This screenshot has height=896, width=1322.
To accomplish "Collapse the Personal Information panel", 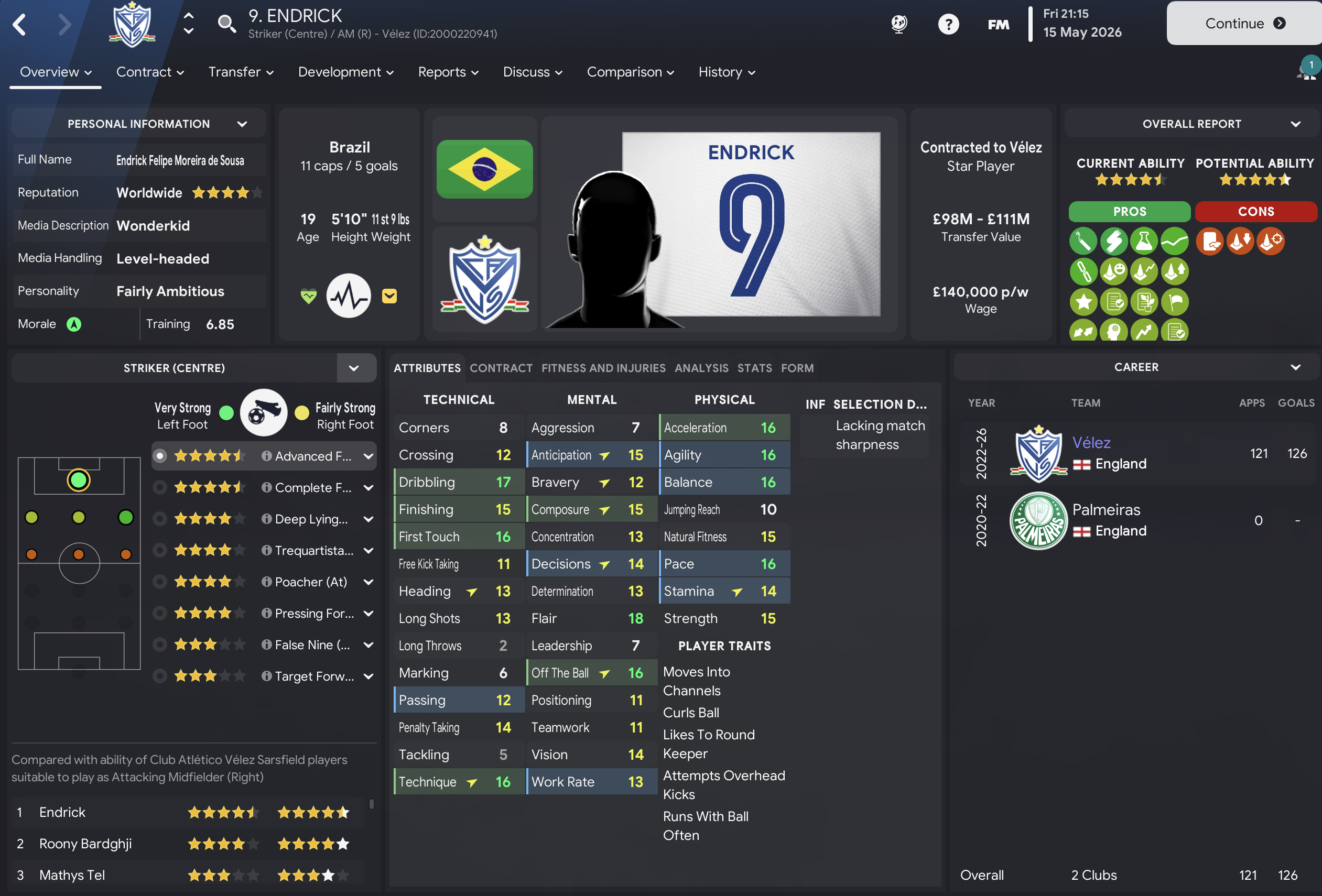I will point(242,123).
